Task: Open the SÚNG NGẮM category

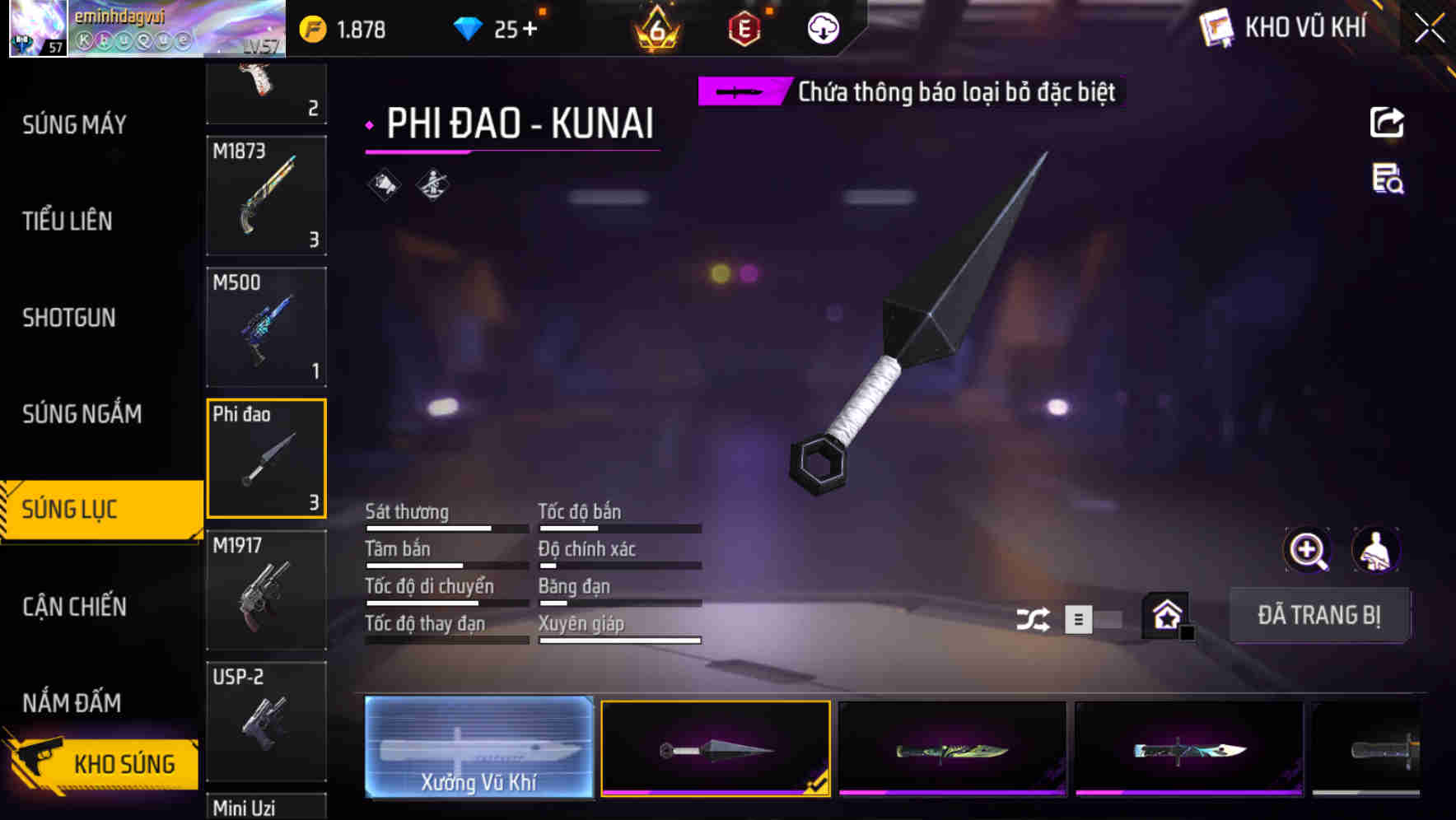Action: [81, 414]
